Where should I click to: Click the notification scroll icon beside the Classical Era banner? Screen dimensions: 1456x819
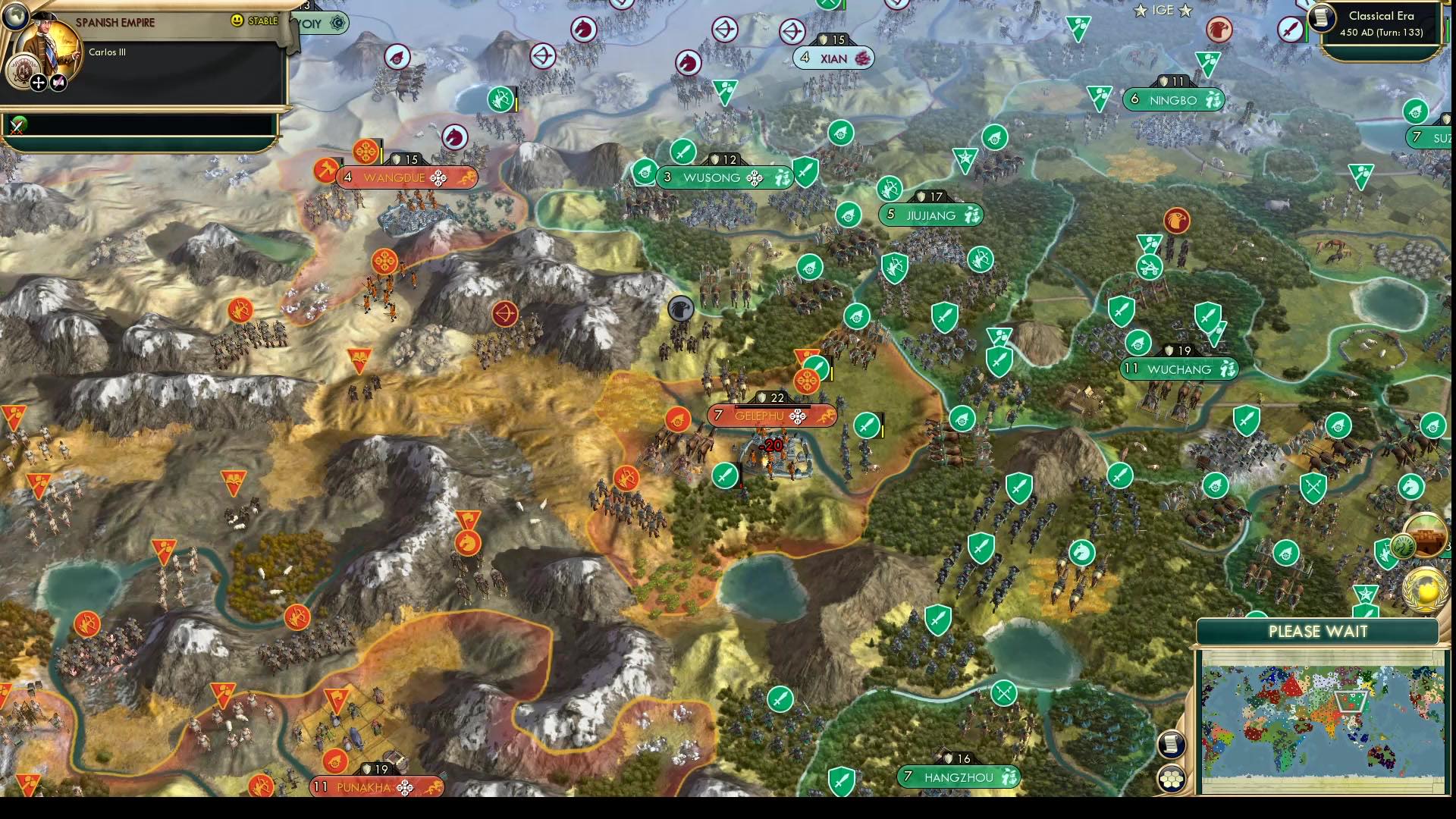pos(1321,17)
